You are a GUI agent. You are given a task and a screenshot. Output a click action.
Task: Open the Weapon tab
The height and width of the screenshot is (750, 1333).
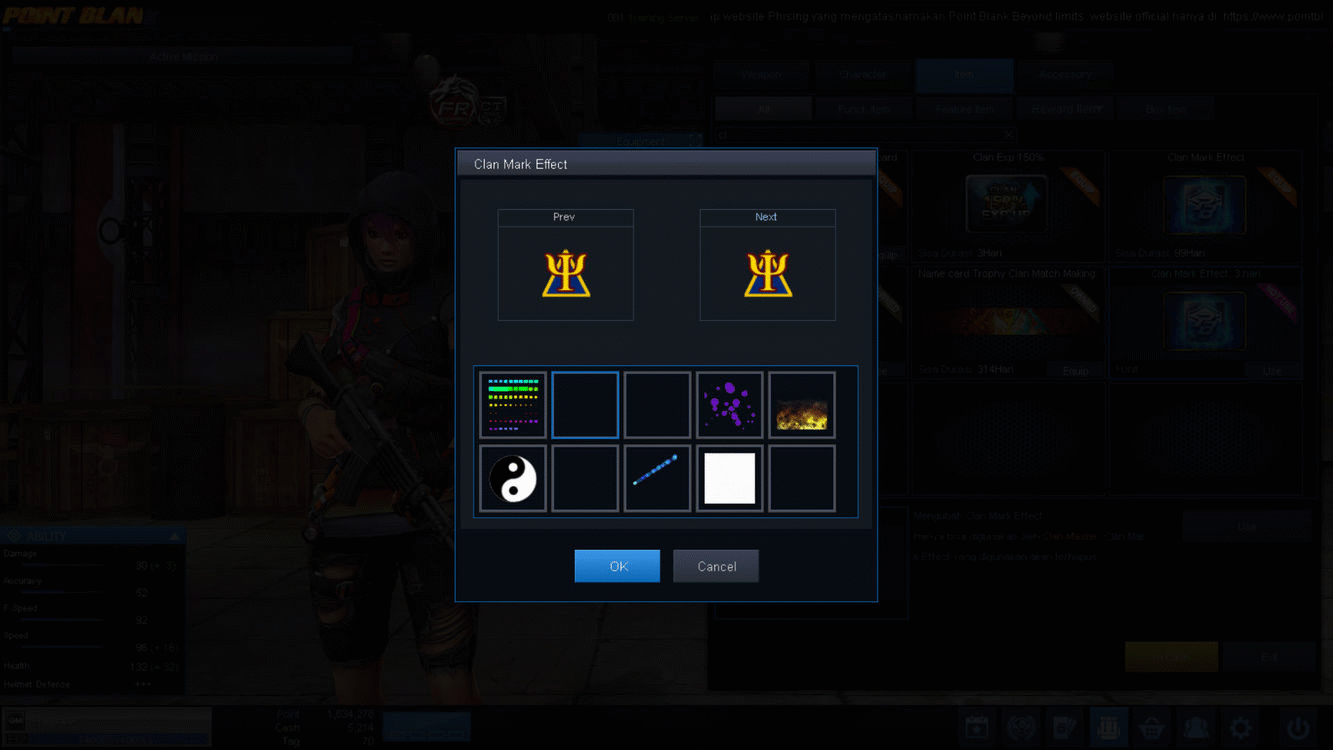click(x=761, y=74)
